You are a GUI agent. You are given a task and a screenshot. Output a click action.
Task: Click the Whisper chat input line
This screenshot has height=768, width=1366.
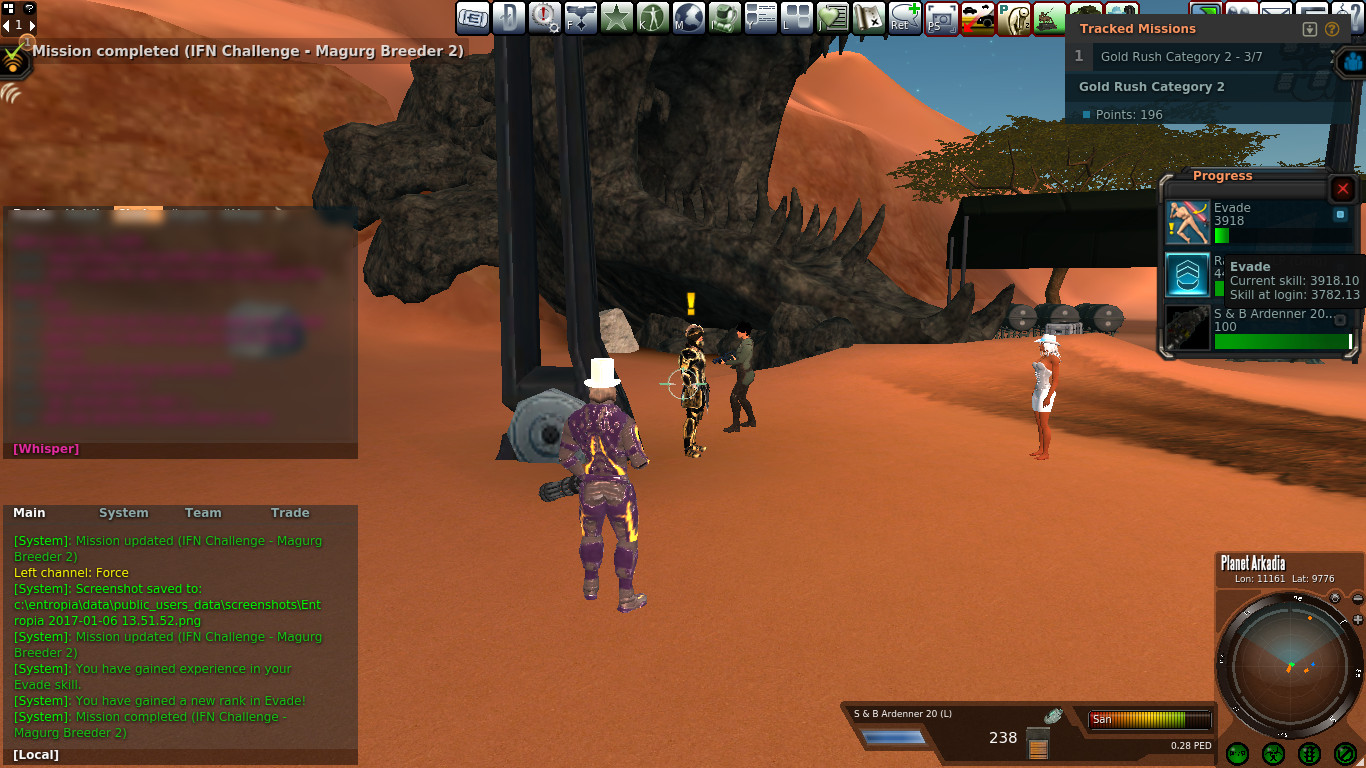pyautogui.click(x=180, y=449)
